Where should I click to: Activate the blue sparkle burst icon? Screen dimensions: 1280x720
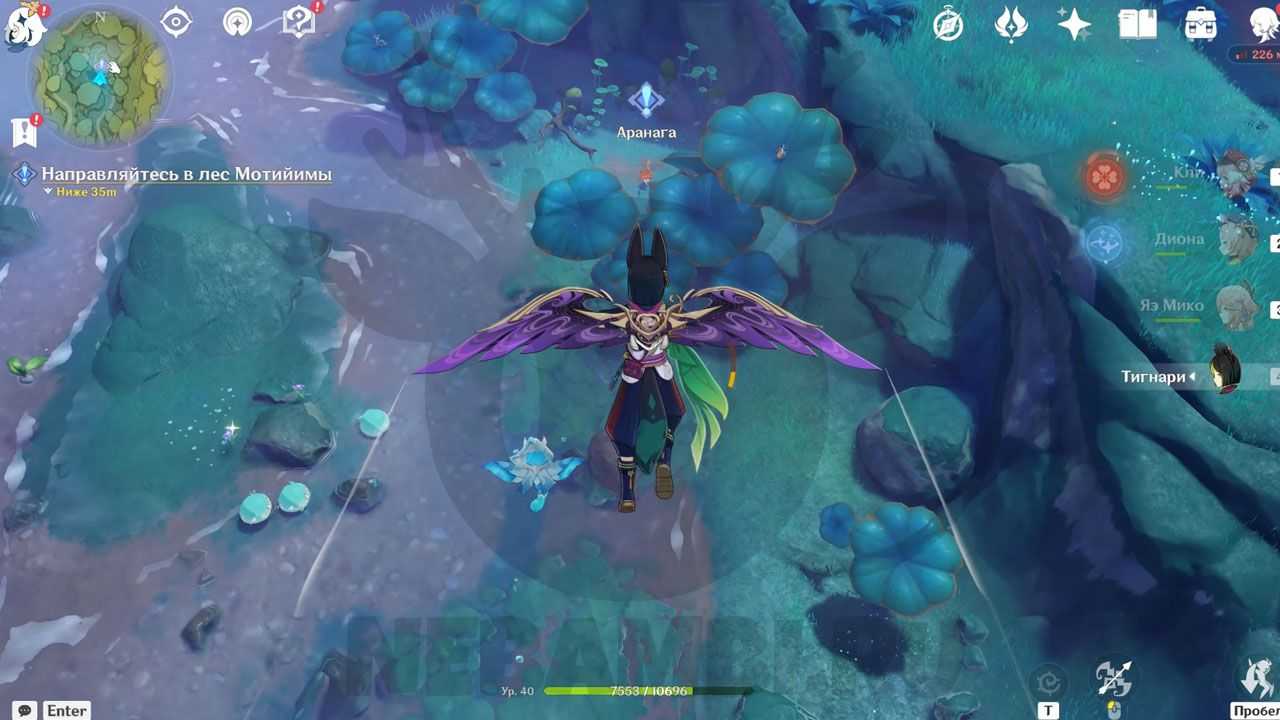coord(1105,243)
